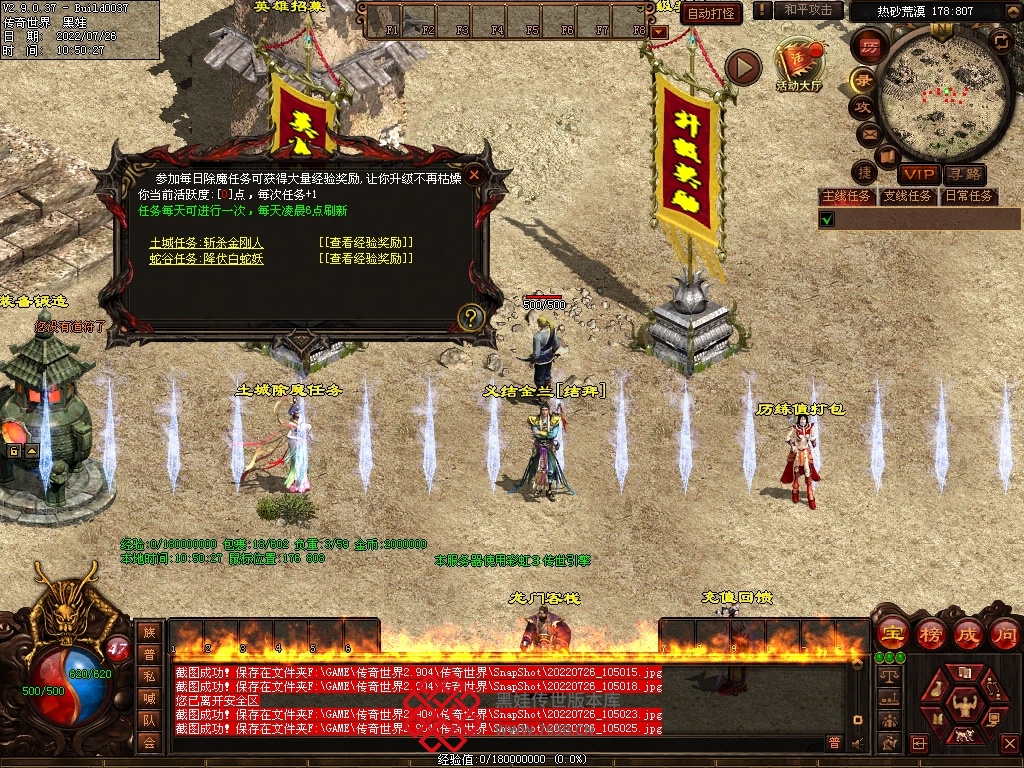This screenshot has width=1024, height=768.
Task: Show the 日常任务 daily quest tab
Action: [969, 196]
